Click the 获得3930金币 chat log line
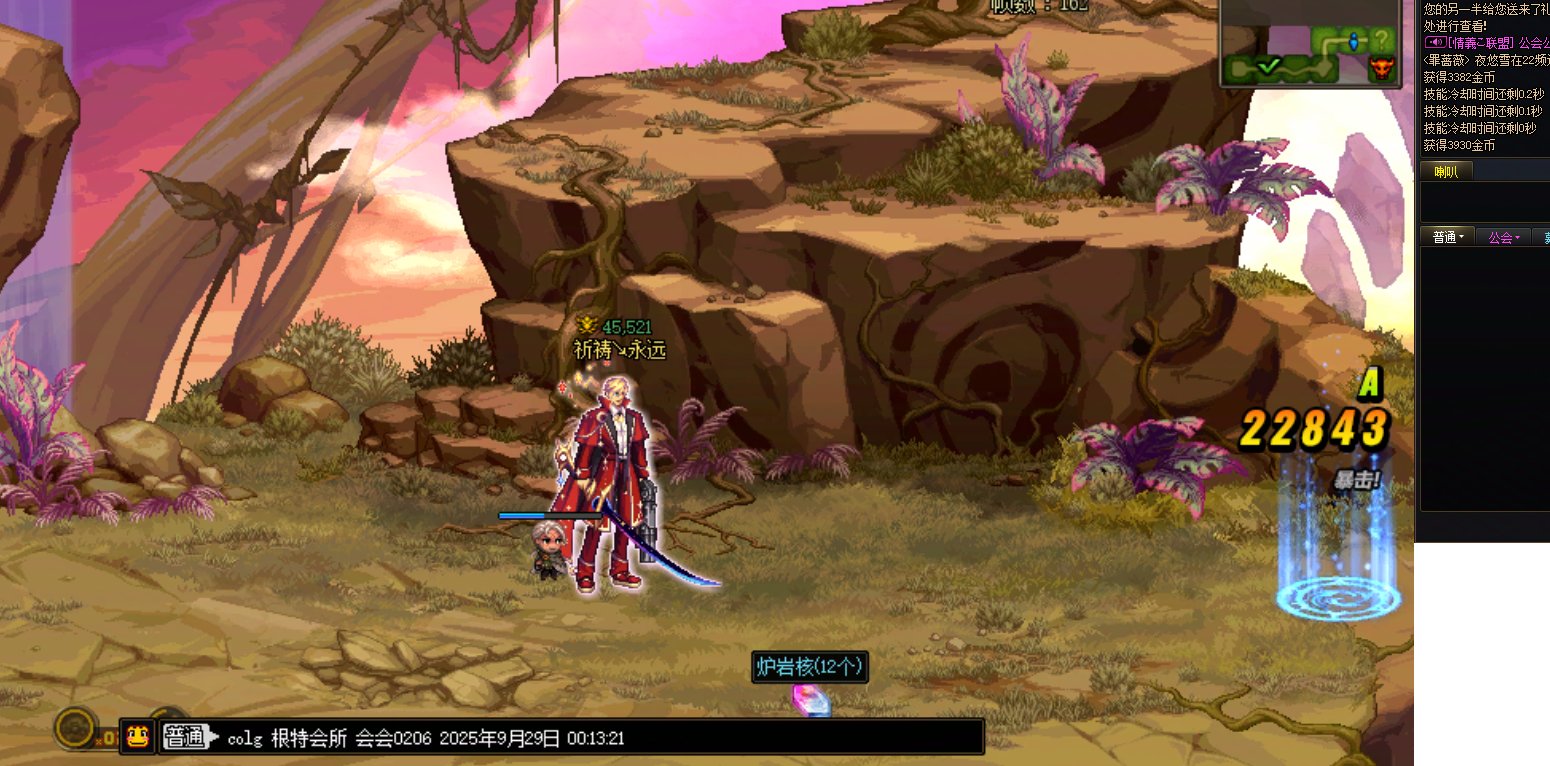The width and height of the screenshot is (1550, 766). click(x=1459, y=145)
